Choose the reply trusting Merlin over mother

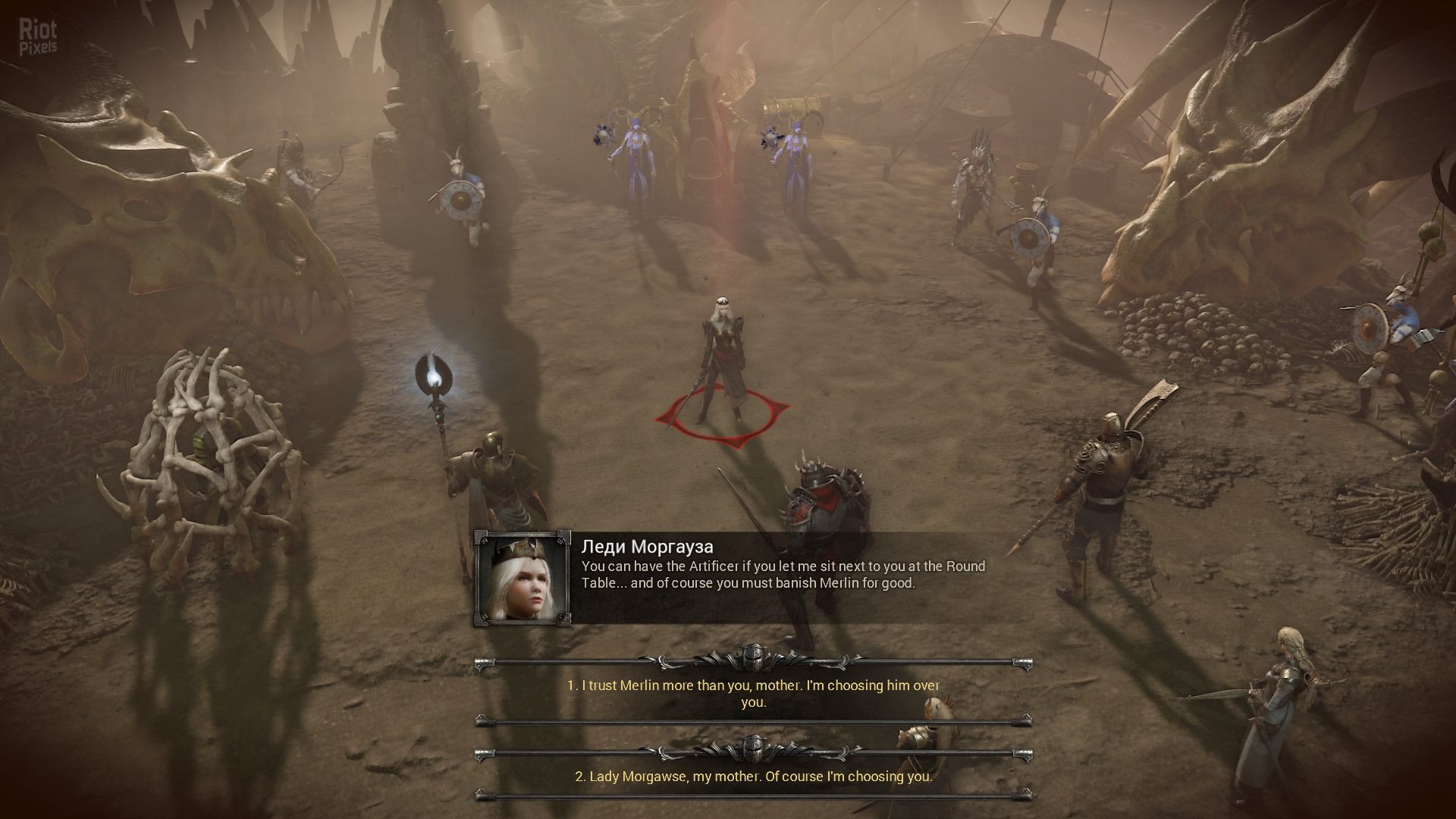(753, 693)
